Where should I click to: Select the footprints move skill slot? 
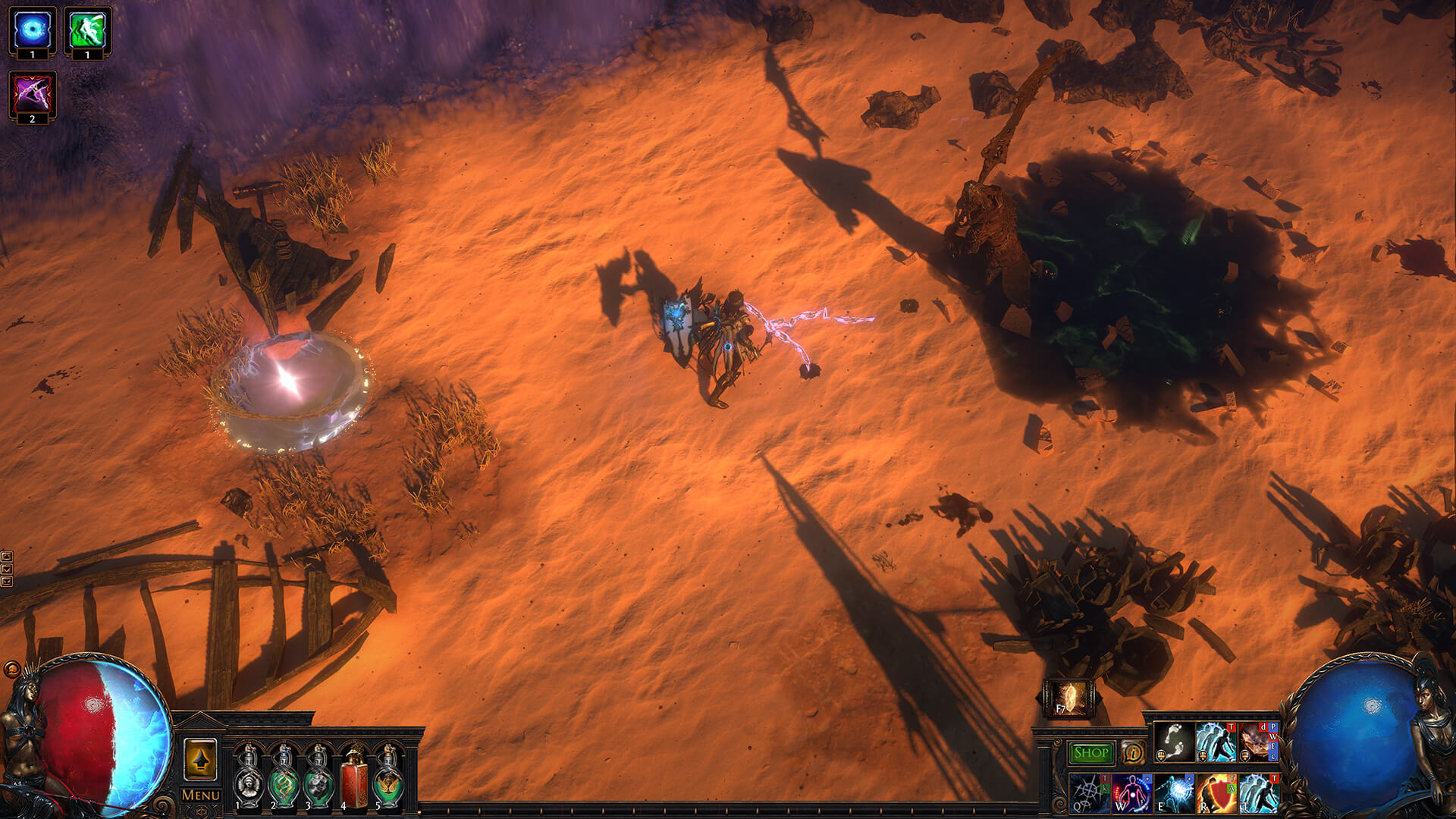(1174, 742)
